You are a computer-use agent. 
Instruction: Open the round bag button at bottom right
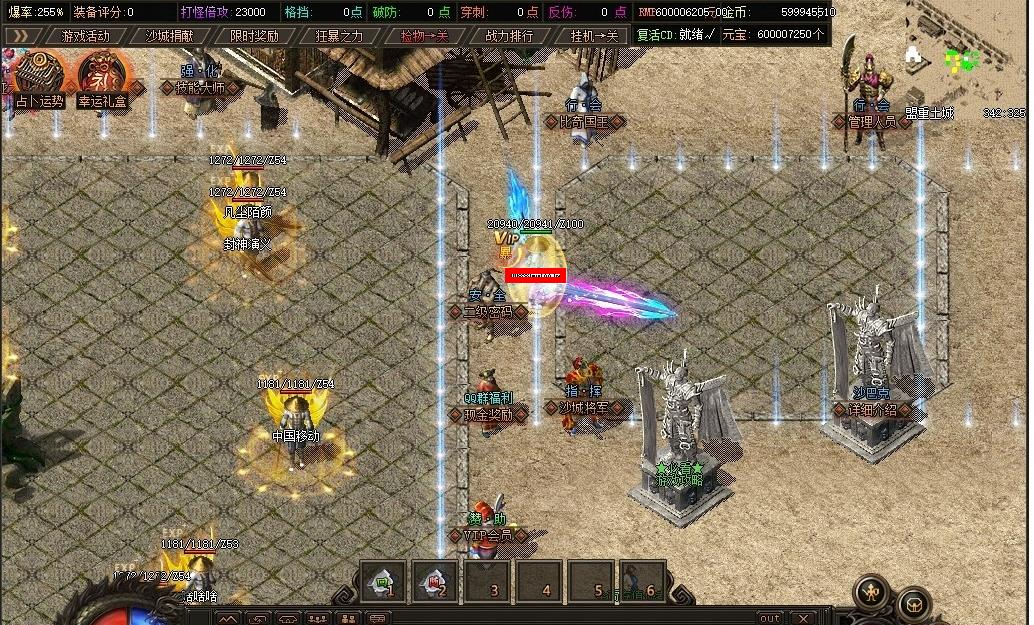[913, 604]
